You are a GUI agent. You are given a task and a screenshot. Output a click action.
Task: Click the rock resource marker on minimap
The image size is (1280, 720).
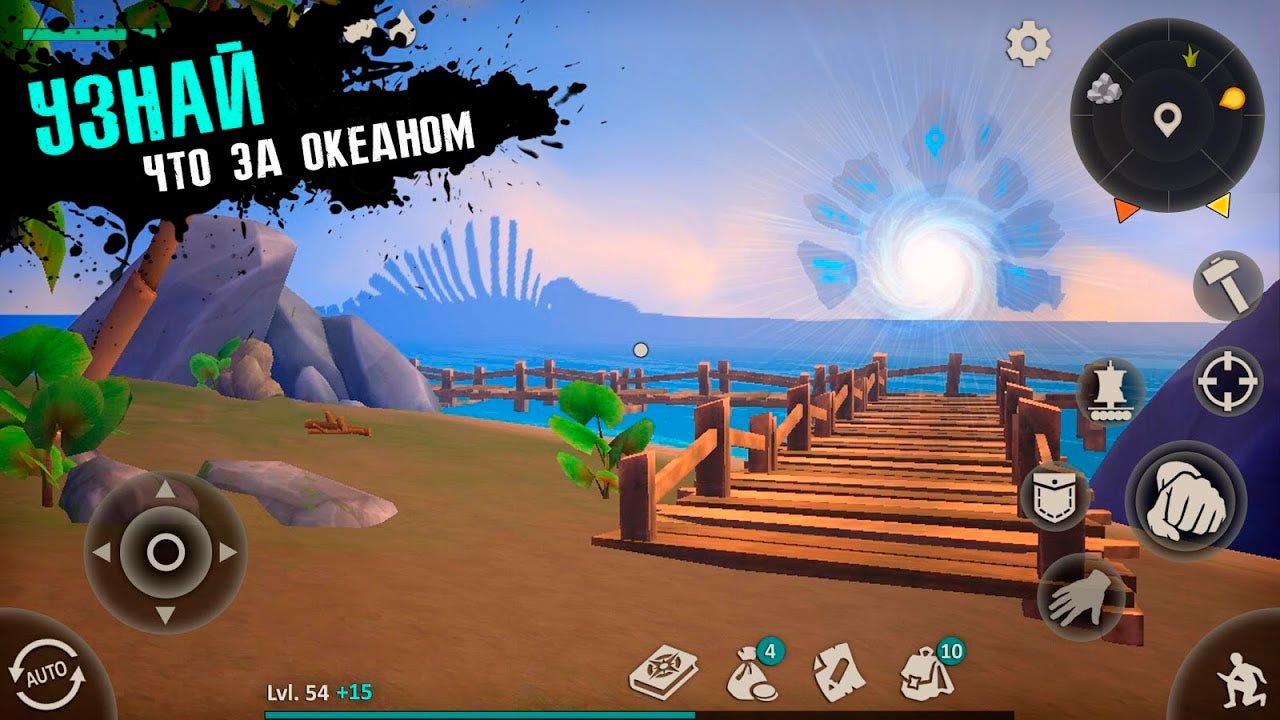point(1104,90)
